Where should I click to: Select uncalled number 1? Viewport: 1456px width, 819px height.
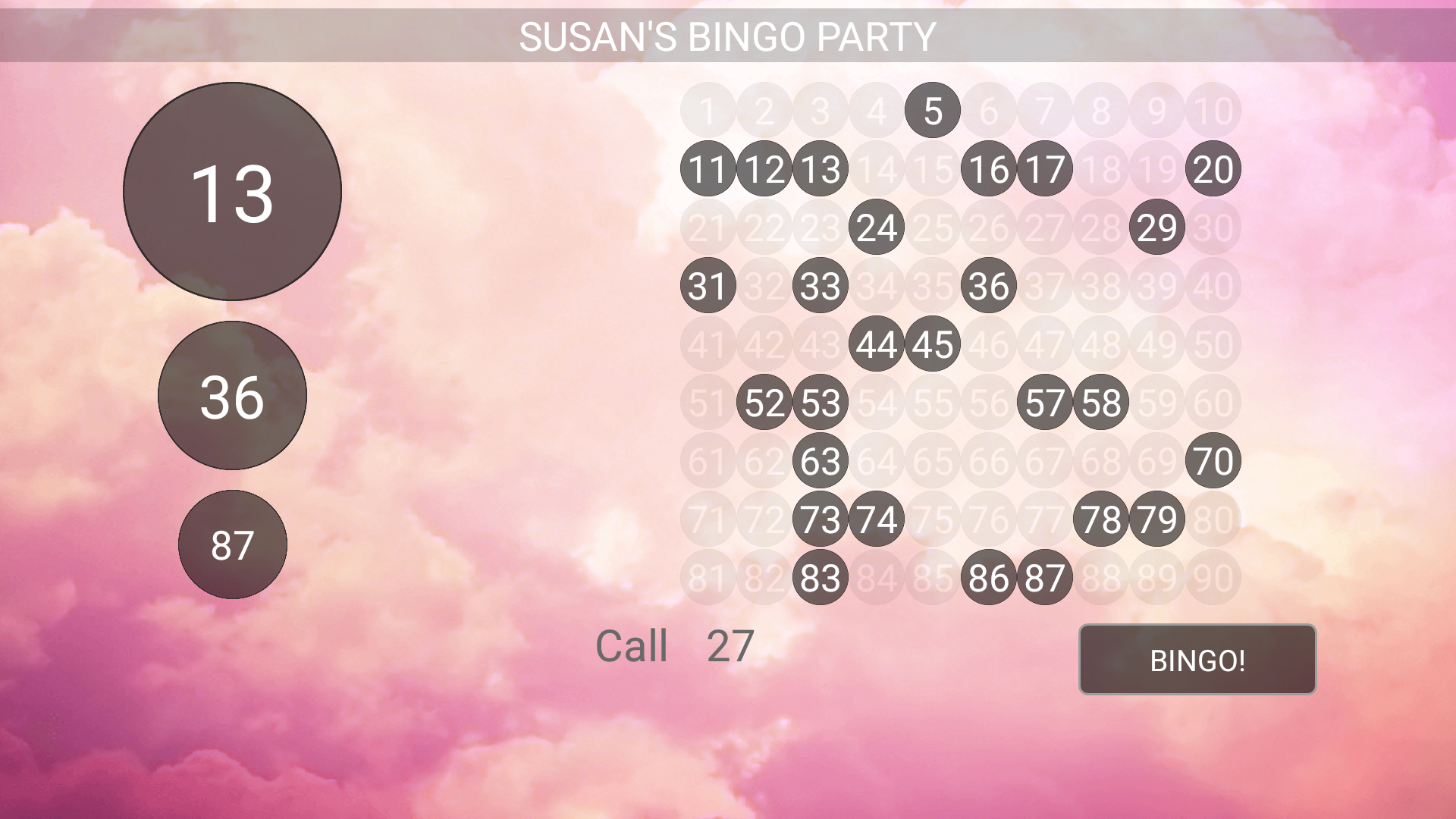pos(708,110)
